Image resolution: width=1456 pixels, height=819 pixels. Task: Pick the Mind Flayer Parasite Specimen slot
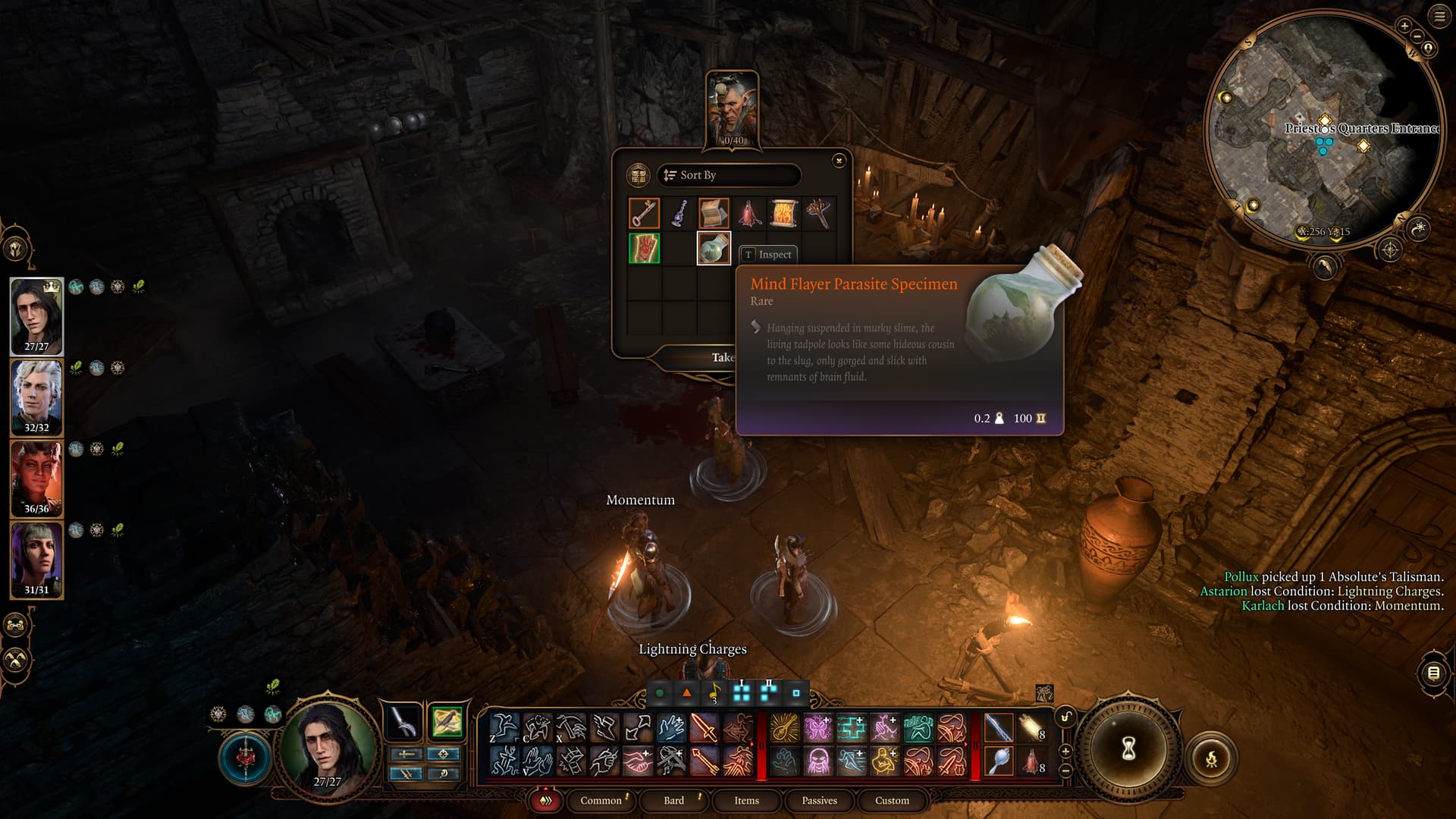(x=714, y=249)
